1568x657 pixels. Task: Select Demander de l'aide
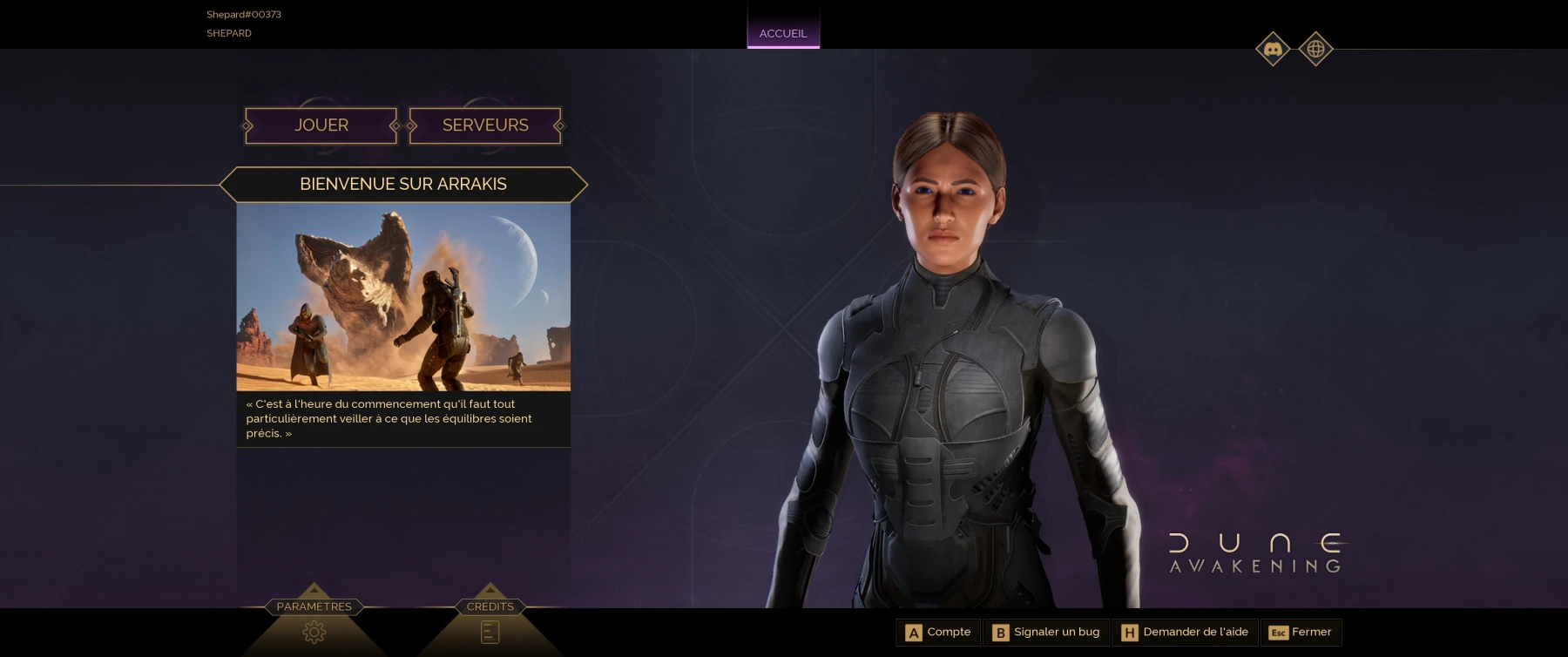[1185, 632]
